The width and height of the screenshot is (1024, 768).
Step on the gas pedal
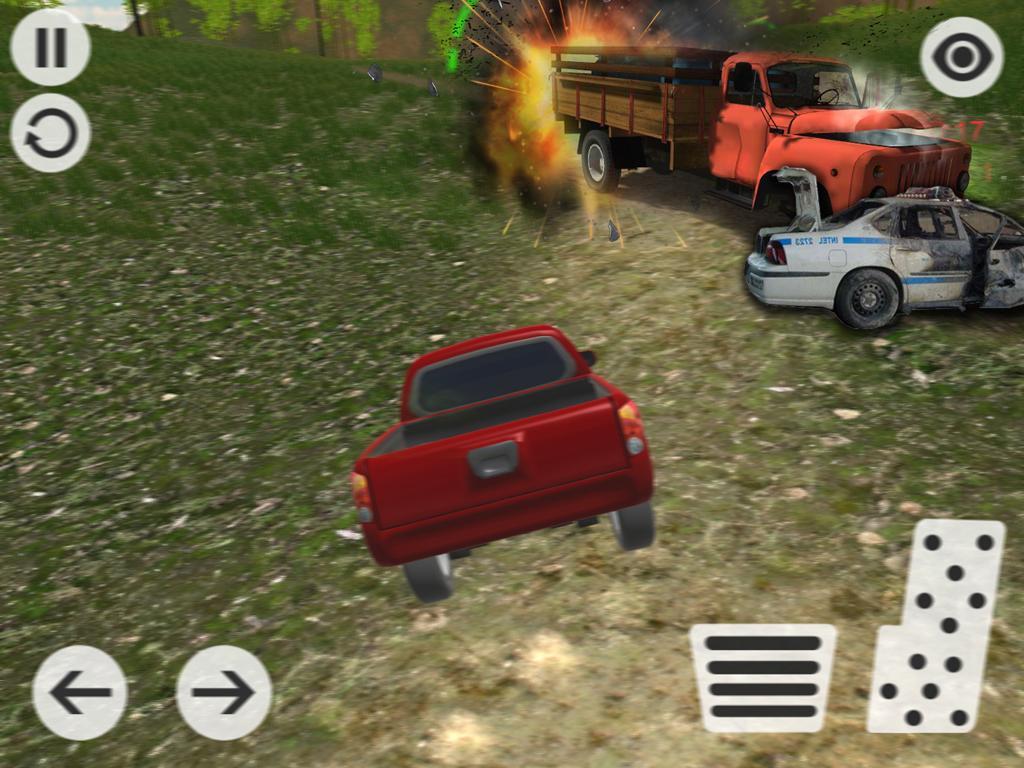[x=938, y=625]
